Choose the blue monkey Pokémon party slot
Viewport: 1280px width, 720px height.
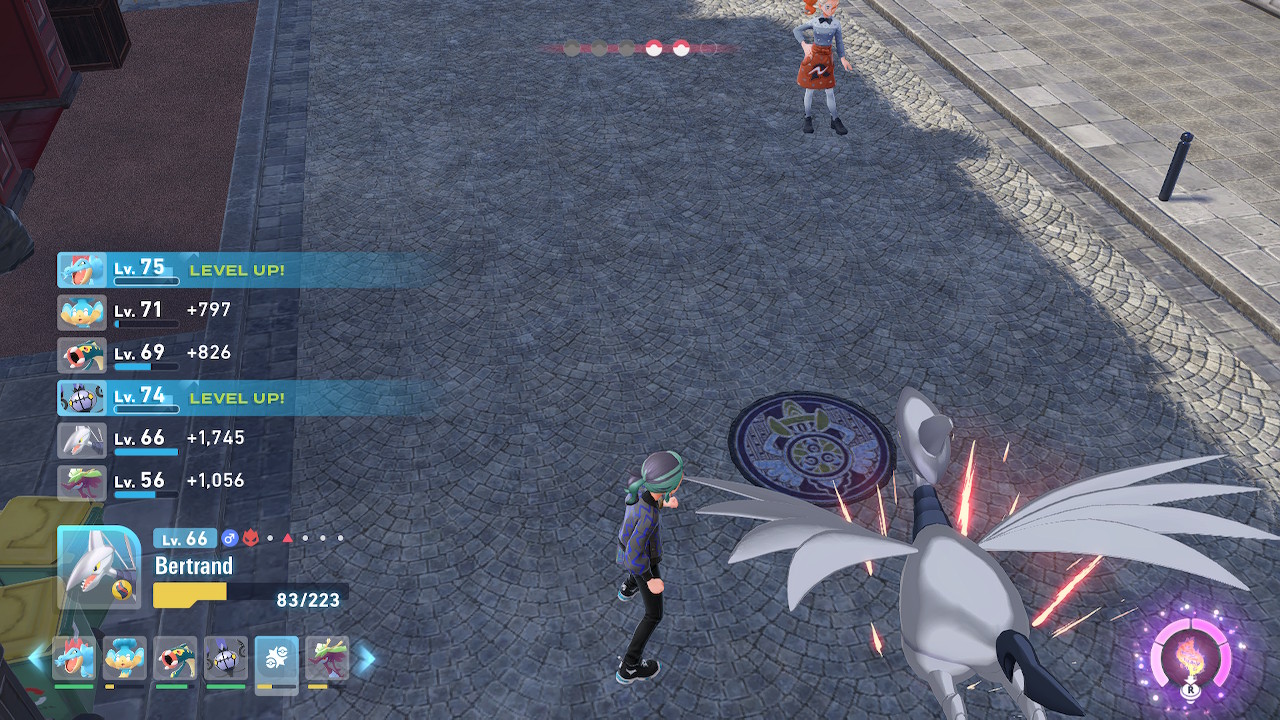(x=124, y=658)
